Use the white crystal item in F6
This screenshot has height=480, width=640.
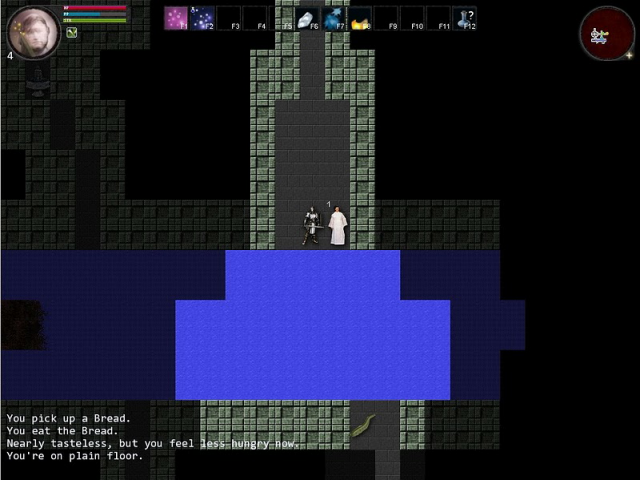pyautogui.click(x=308, y=18)
